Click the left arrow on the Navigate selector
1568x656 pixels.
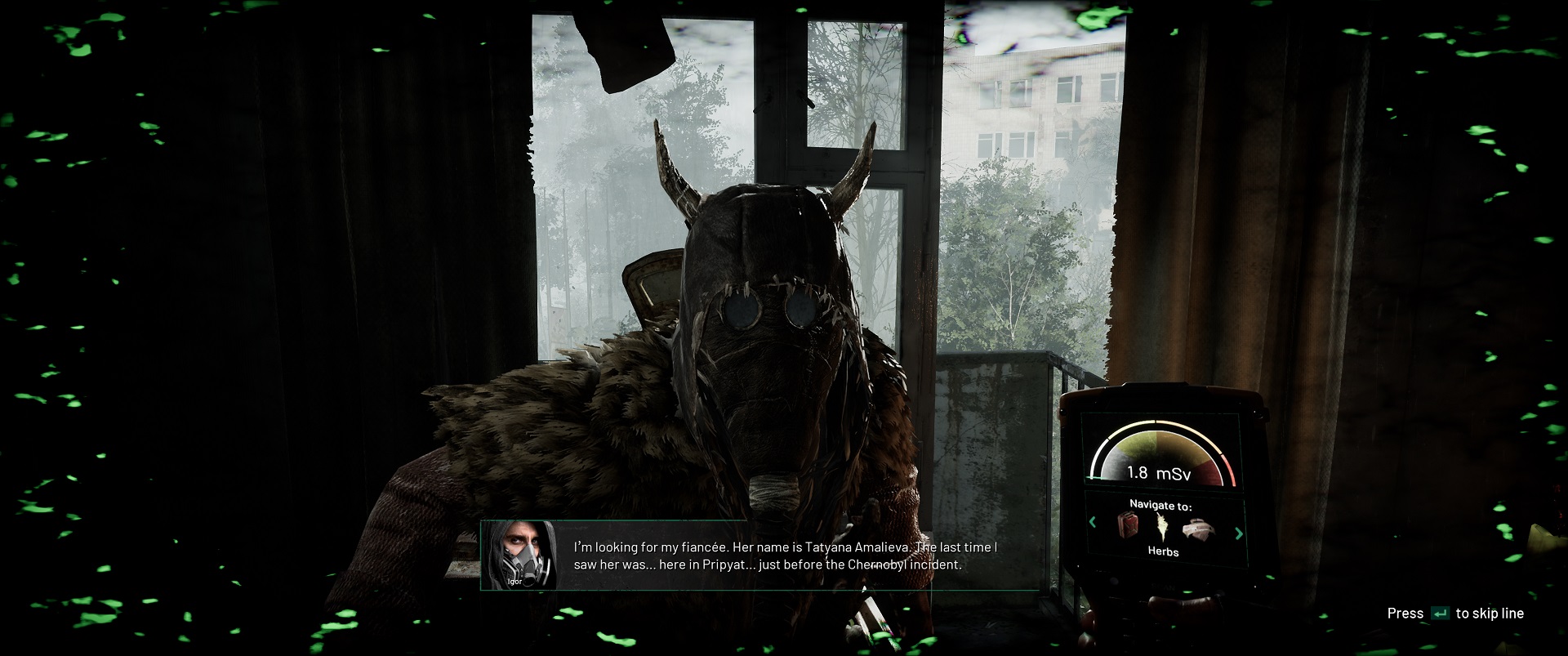pyautogui.click(x=1093, y=522)
